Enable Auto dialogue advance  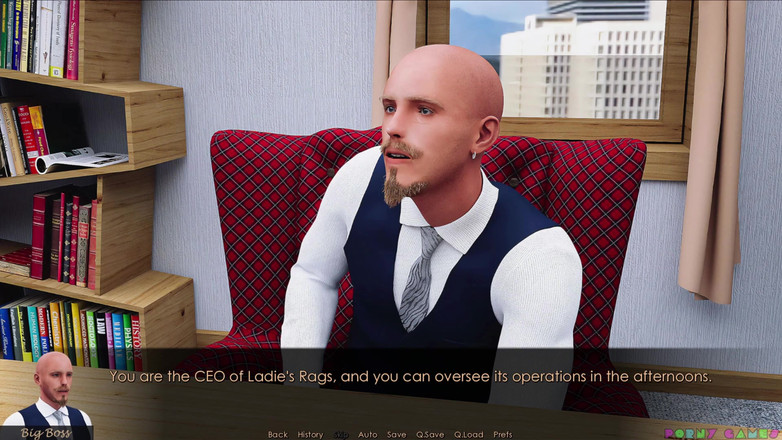point(368,434)
